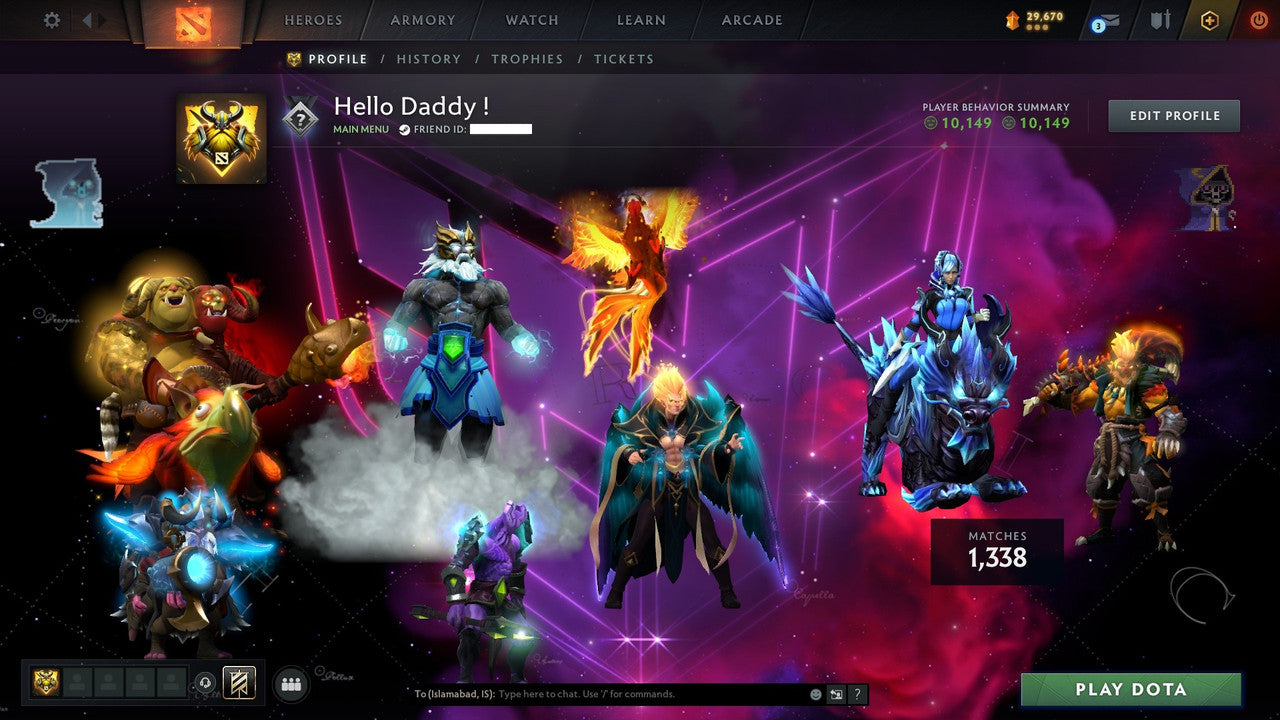Click the EDIT PROFILE button
The height and width of the screenshot is (720, 1280).
tap(1173, 115)
